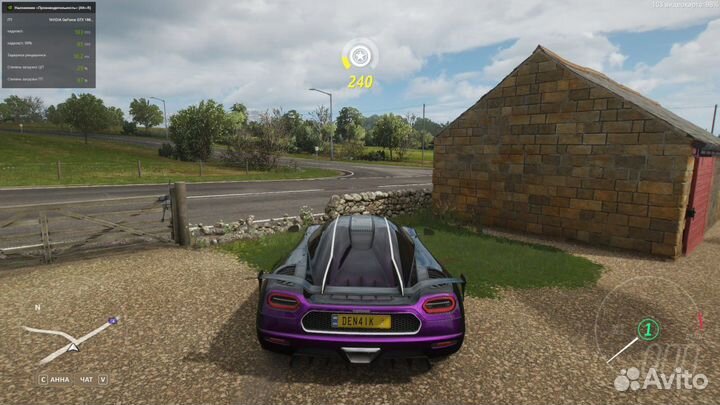This screenshot has height=405, width=720.
Task: Open the NVIDIA performance overlay panel
Action: (x=48, y=44)
